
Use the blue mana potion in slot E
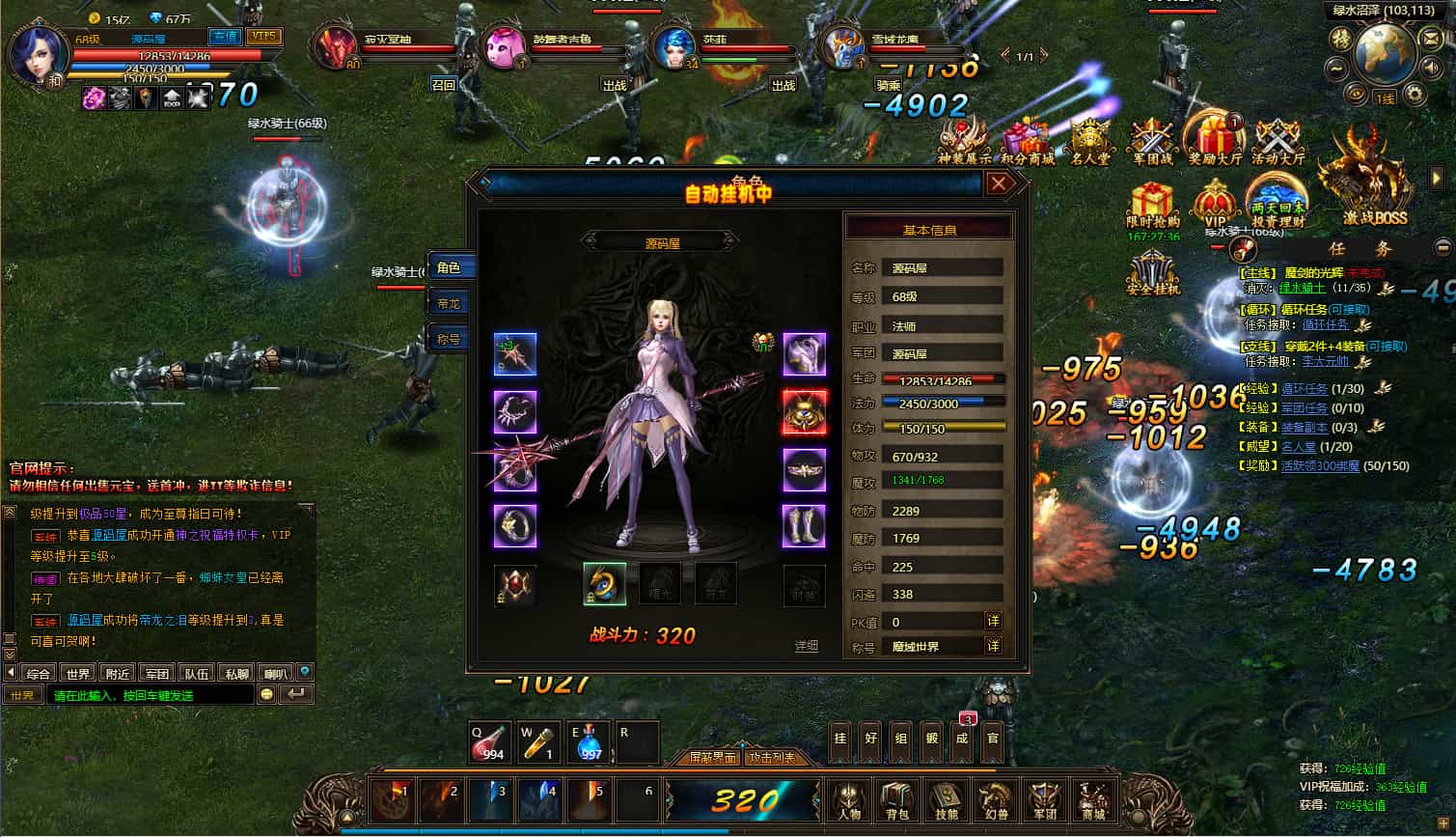point(589,741)
